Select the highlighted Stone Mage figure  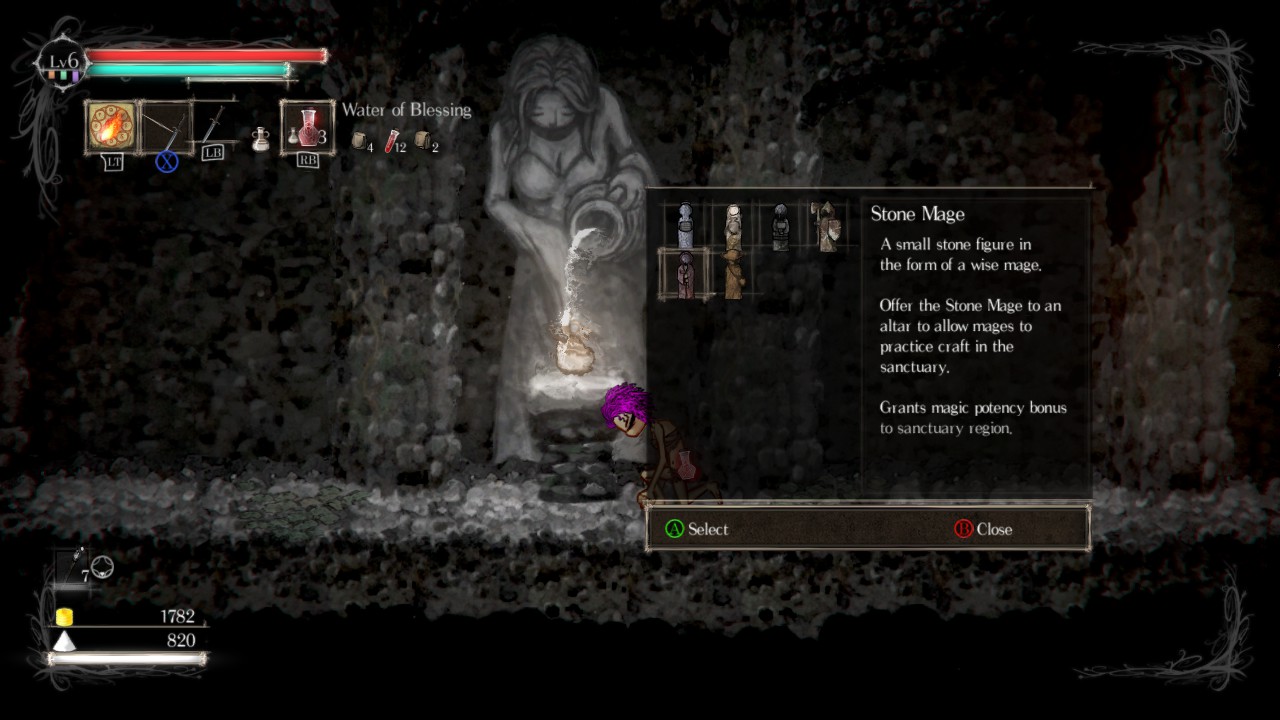click(x=685, y=274)
